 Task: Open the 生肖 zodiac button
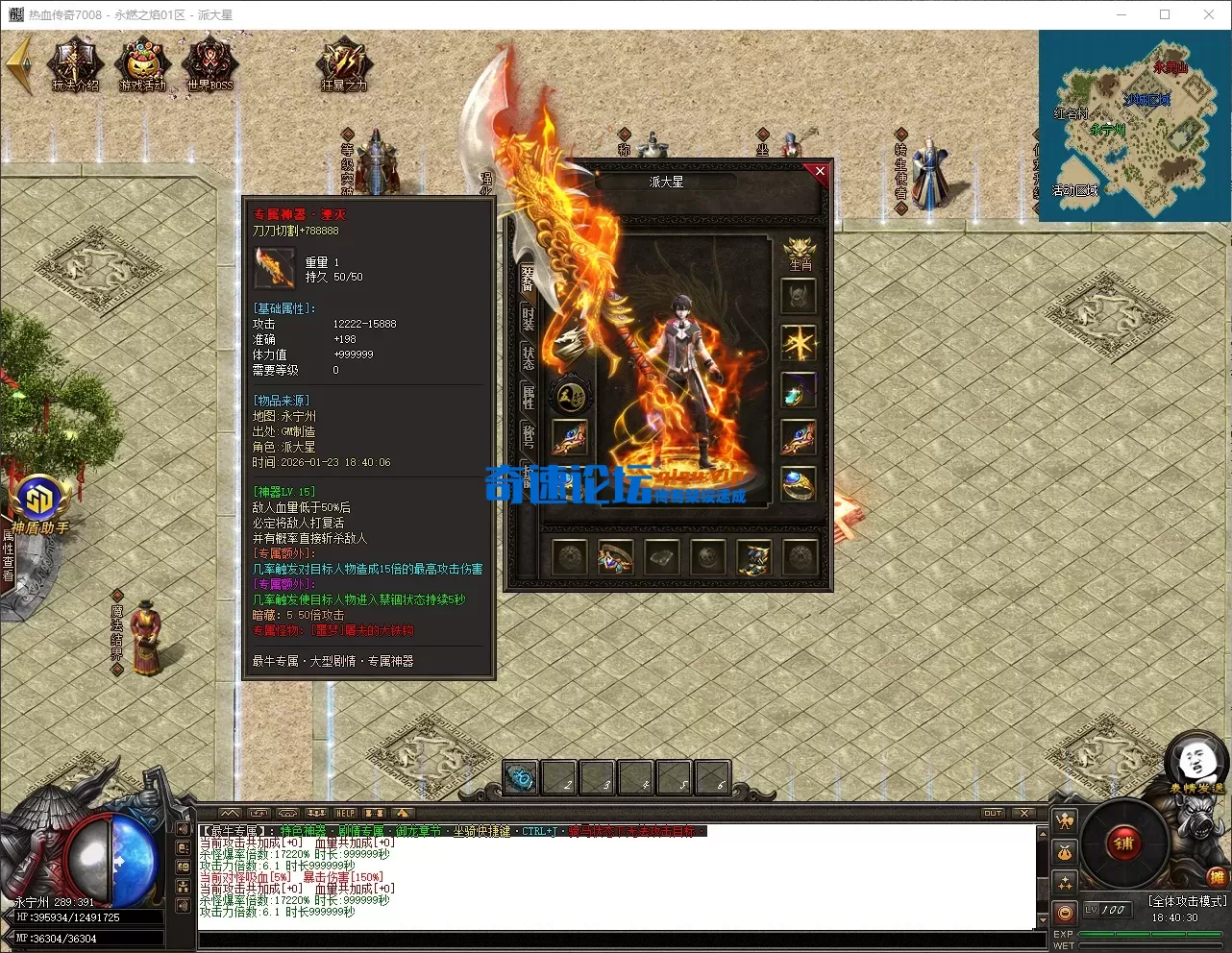(x=800, y=255)
